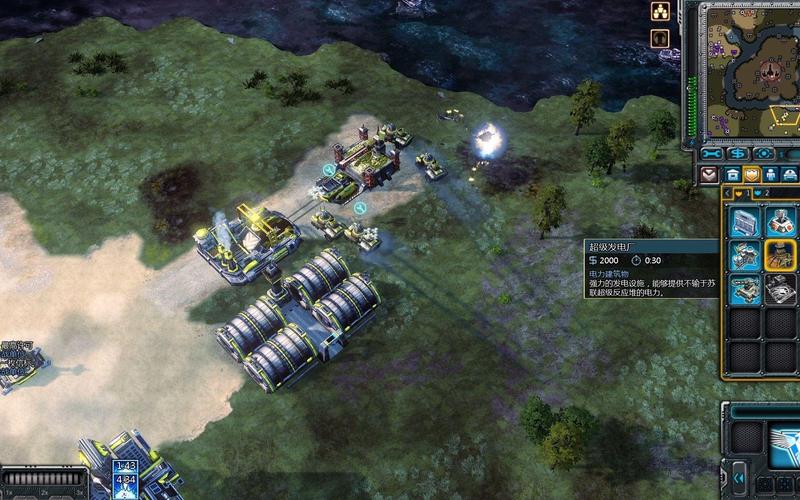Activate the repair wrench button

pyautogui.click(x=712, y=154)
